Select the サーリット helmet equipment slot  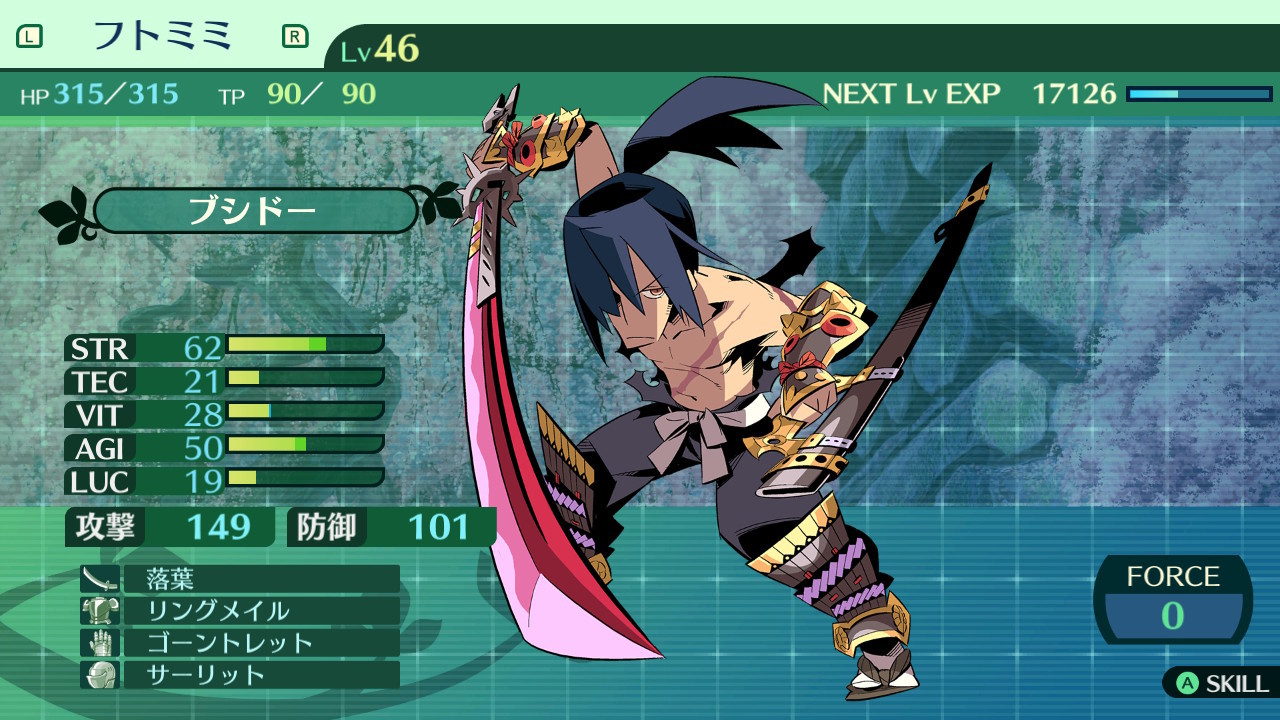240,675
